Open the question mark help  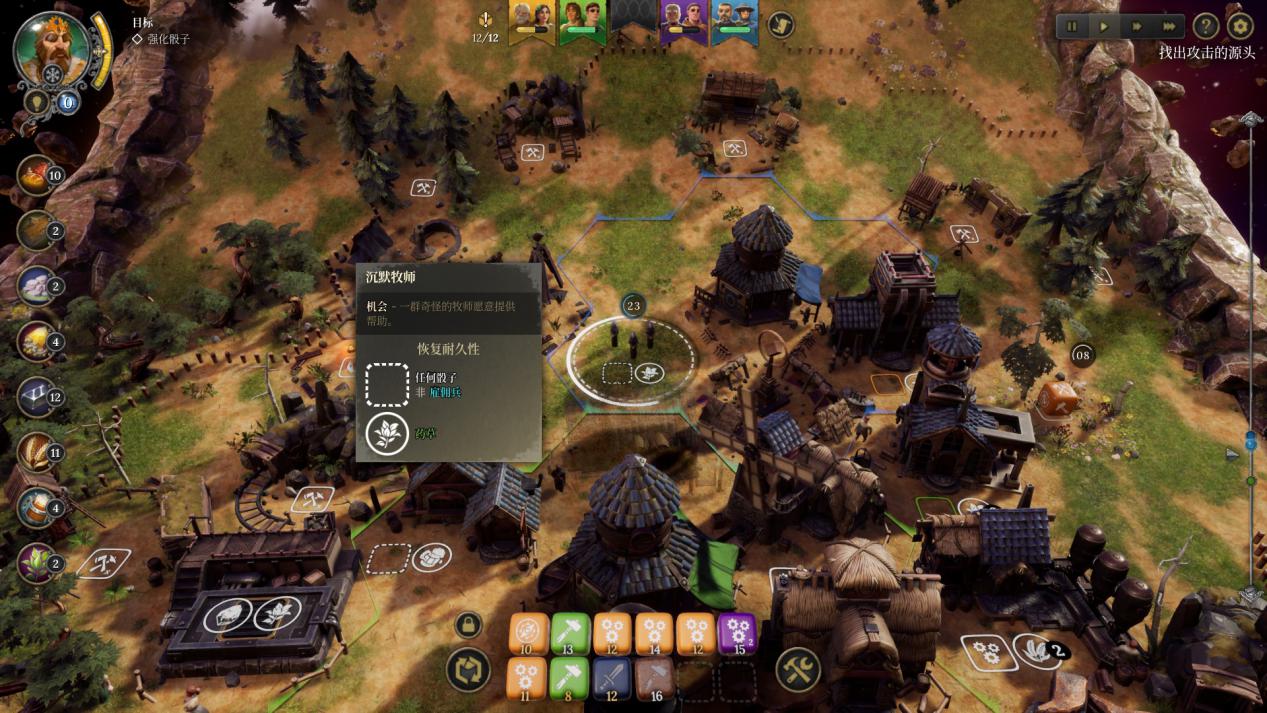1206,26
